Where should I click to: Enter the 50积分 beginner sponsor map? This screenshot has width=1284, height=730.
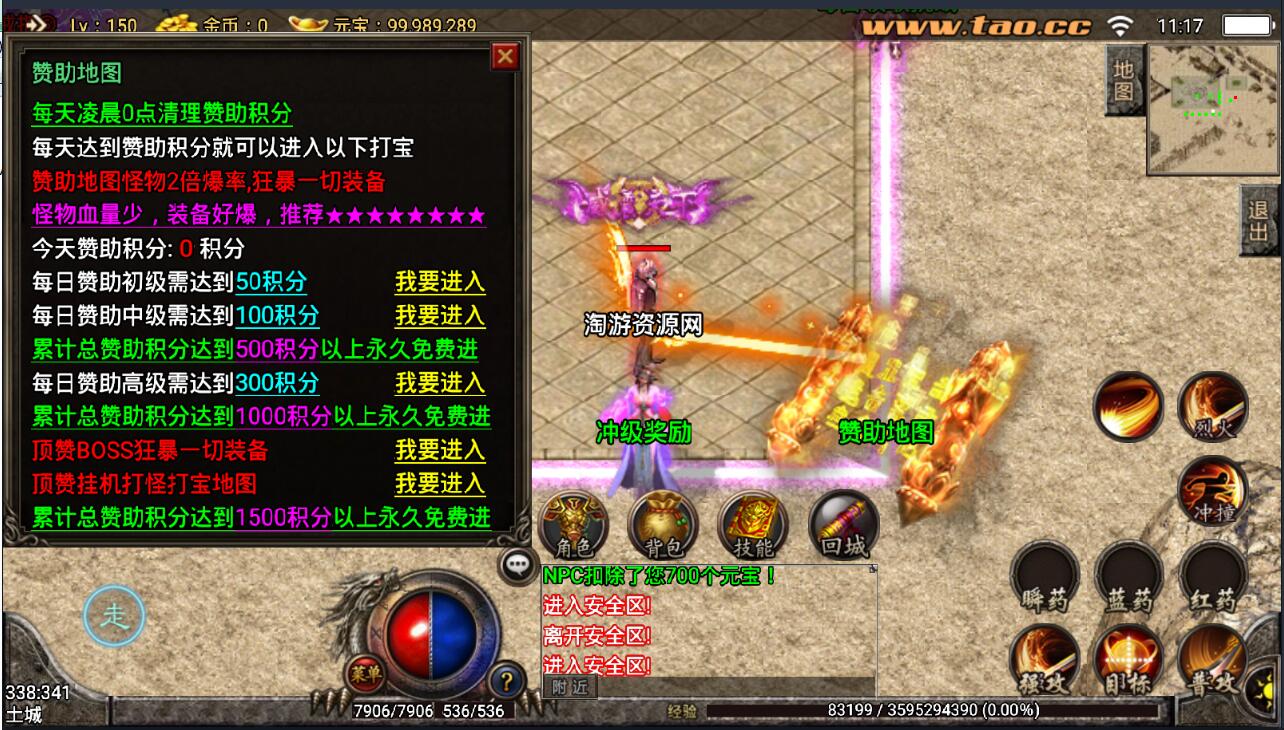pyautogui.click(x=440, y=282)
